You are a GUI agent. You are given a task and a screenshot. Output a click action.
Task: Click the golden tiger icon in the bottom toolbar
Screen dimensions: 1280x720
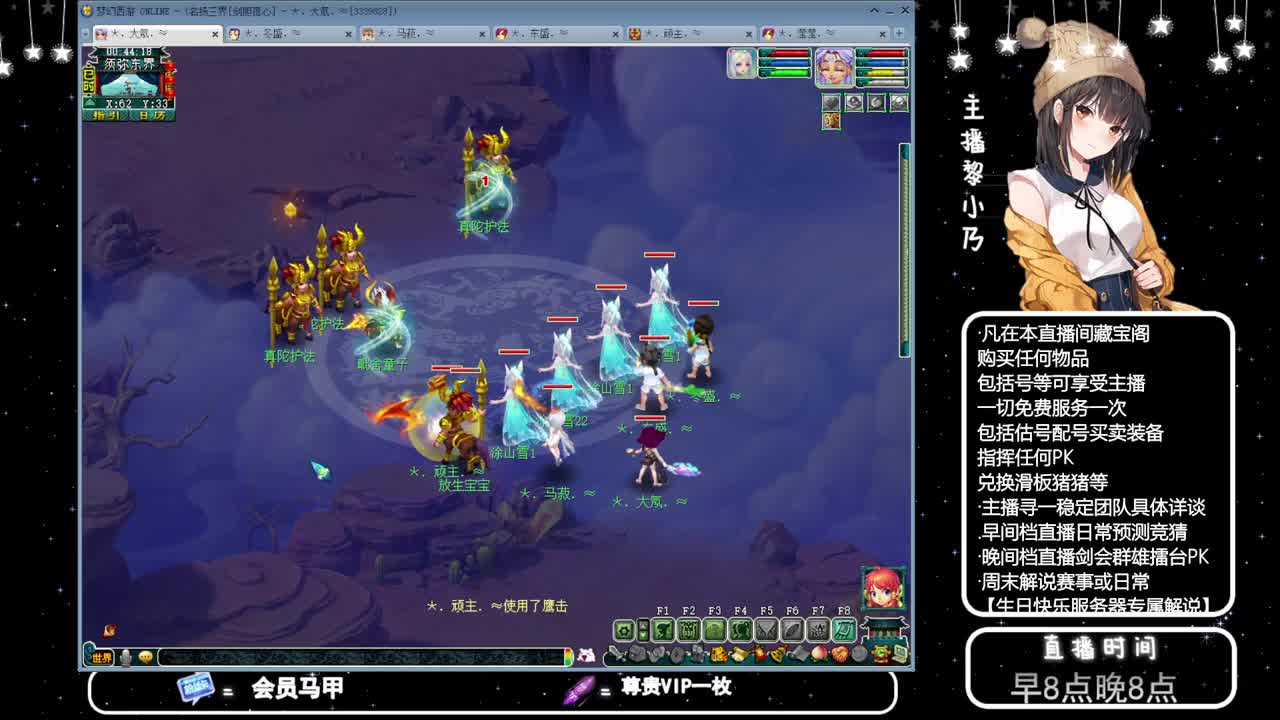(x=718, y=654)
